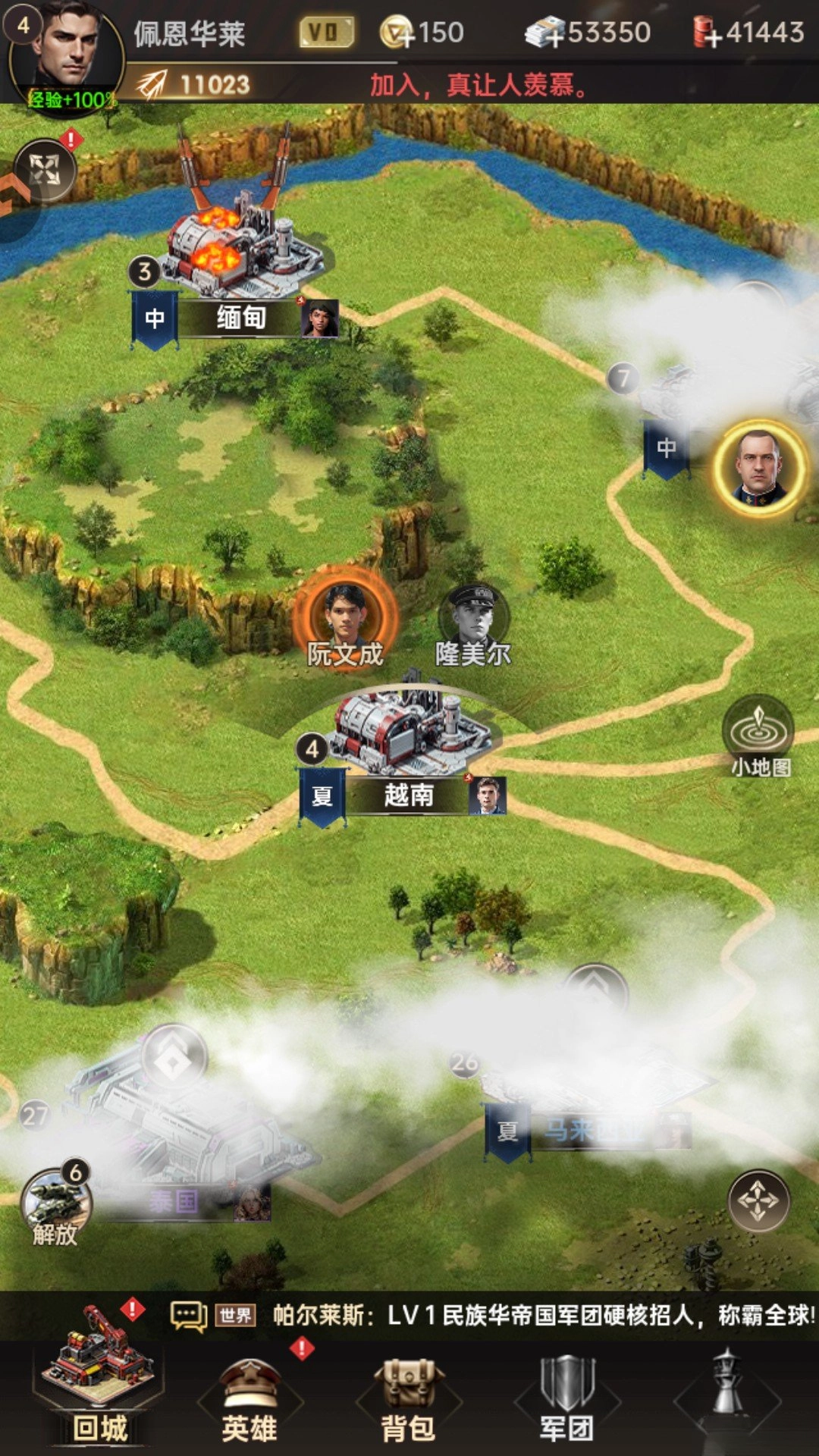This screenshot has height=1456, width=819.
Task: Open the player avatar profile
Action: pos(67,53)
